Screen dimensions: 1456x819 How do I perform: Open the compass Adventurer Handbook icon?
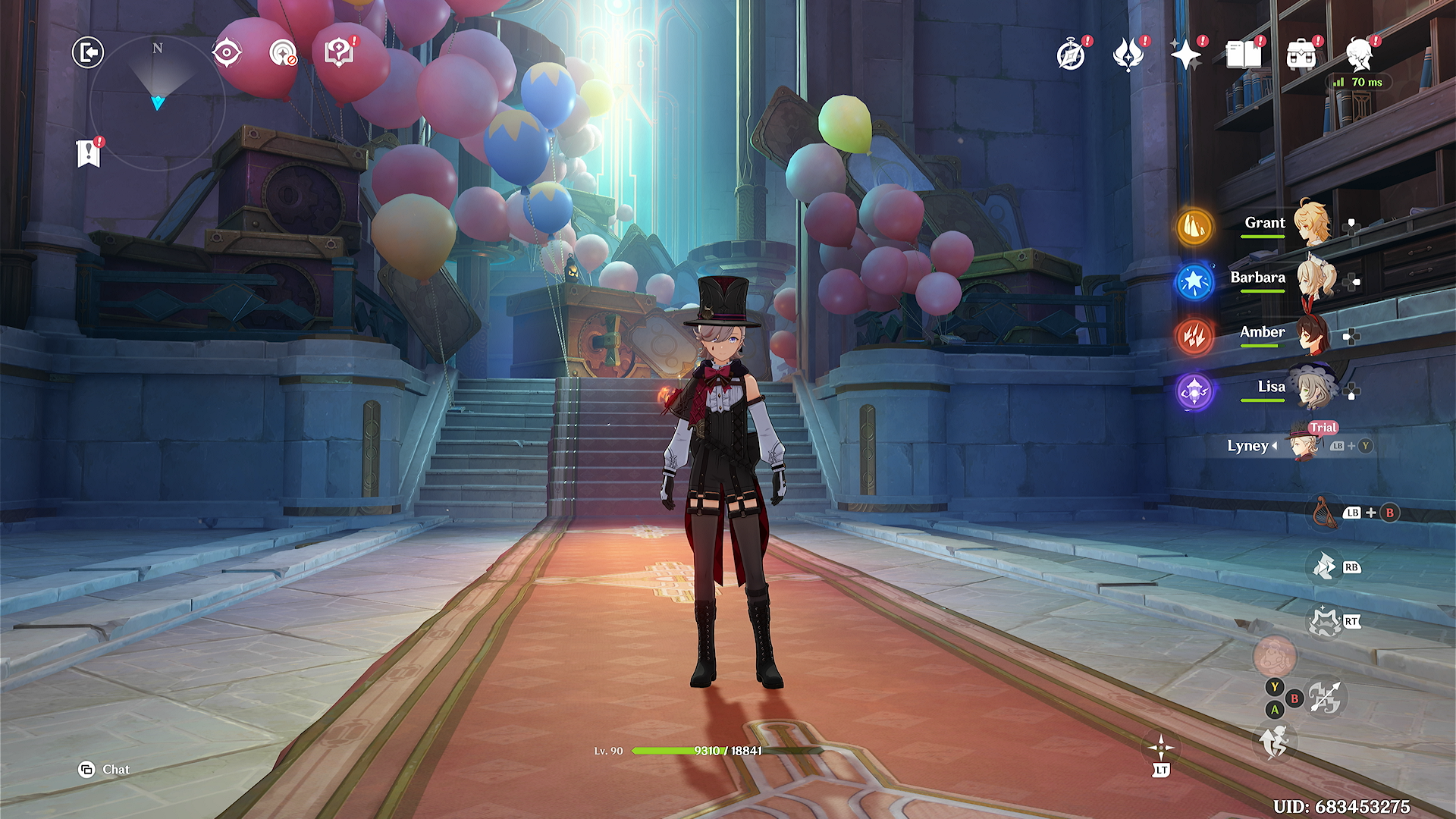1071,55
